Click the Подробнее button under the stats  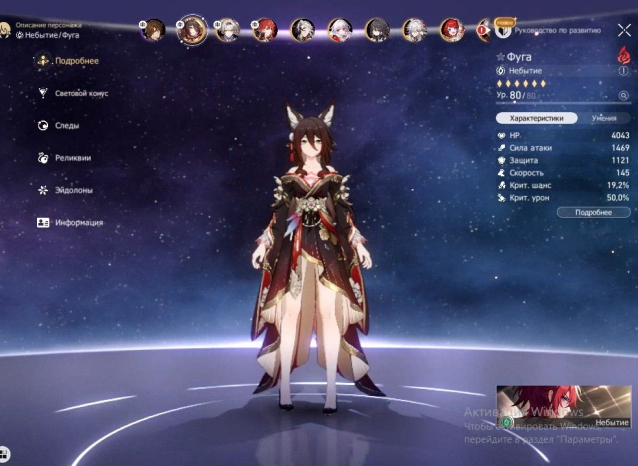[594, 212]
